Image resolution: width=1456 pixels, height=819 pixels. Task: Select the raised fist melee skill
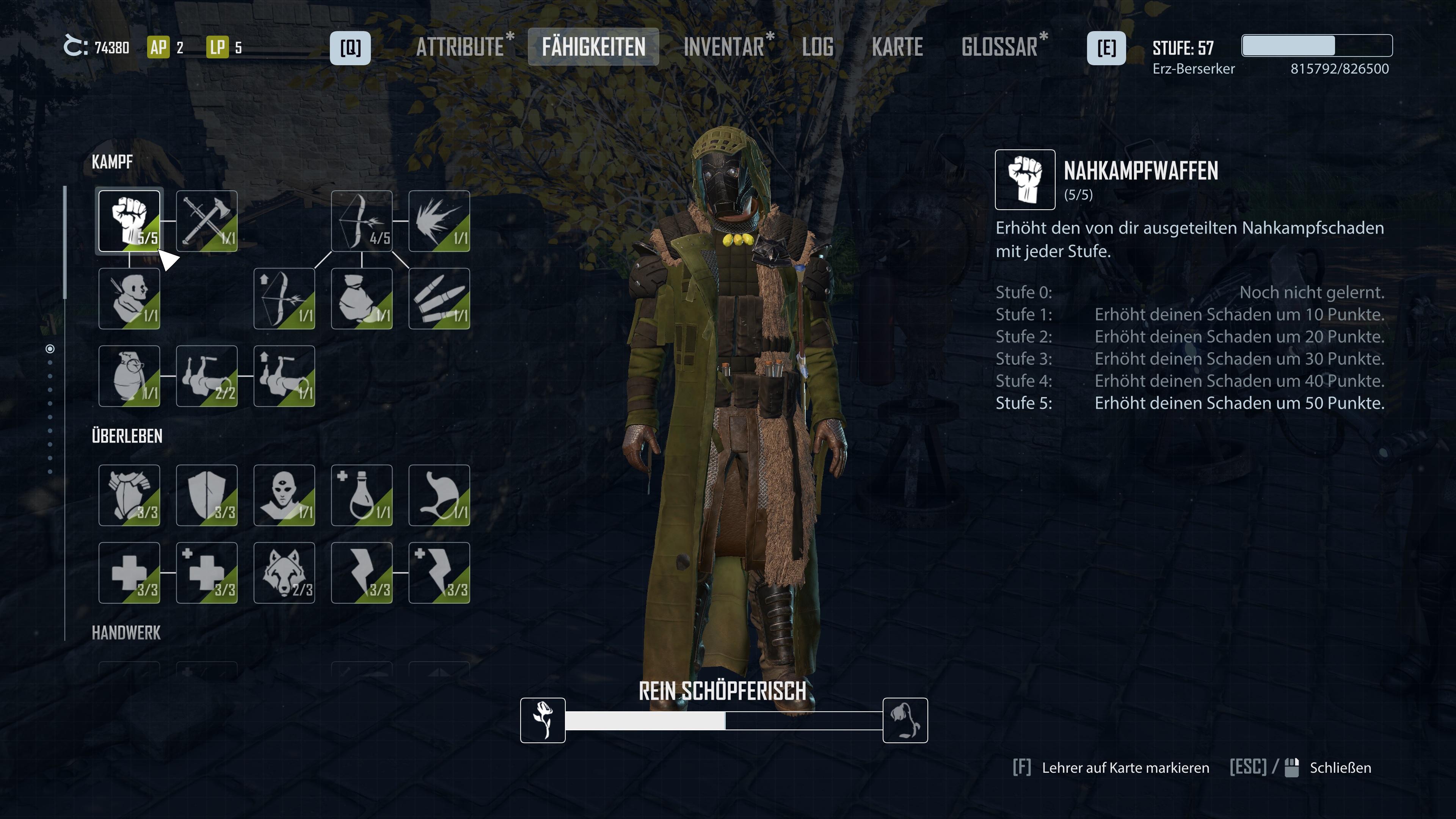[x=129, y=221]
